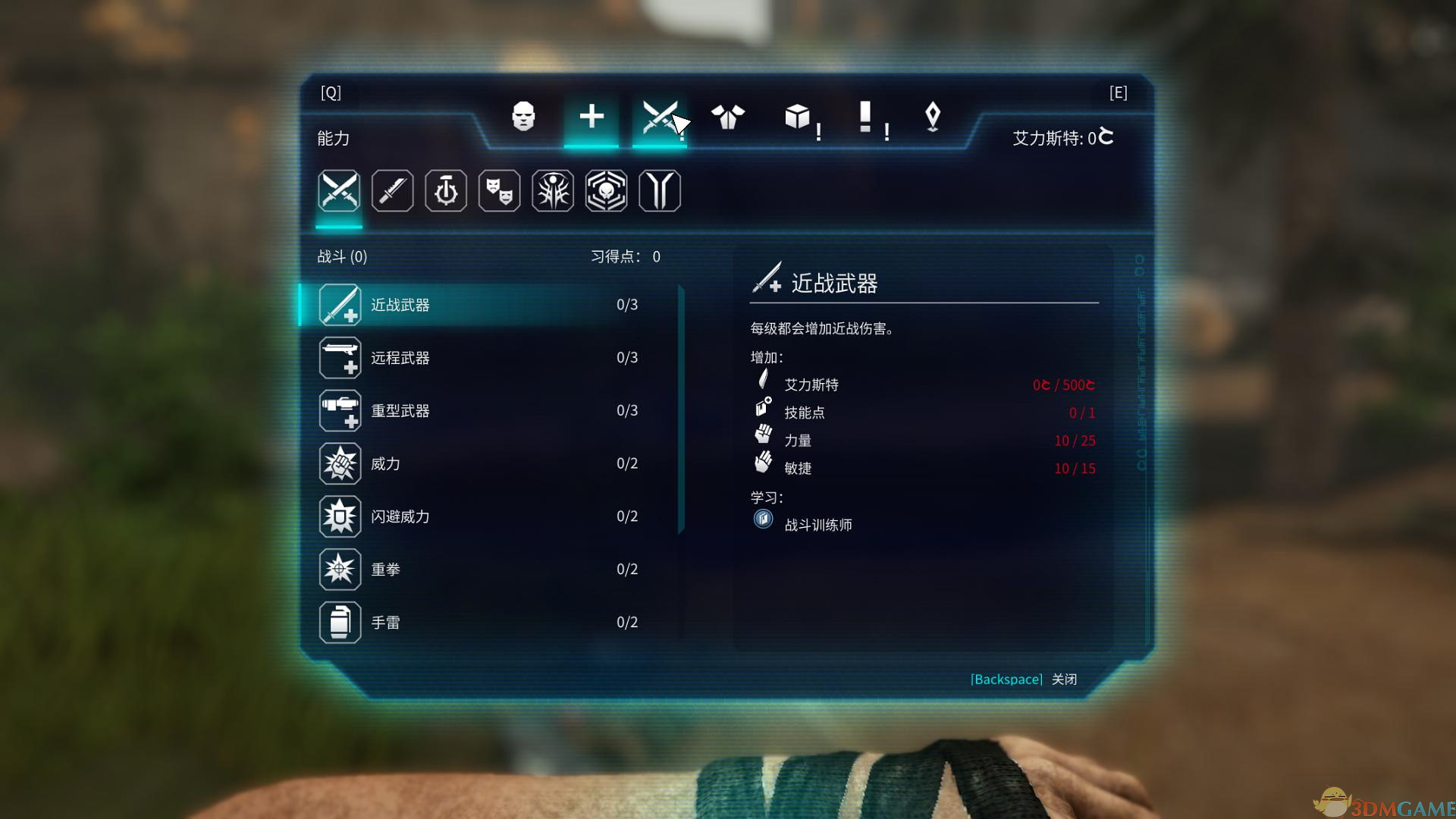
Task: Choose the theater masks skill category
Action: 499,190
